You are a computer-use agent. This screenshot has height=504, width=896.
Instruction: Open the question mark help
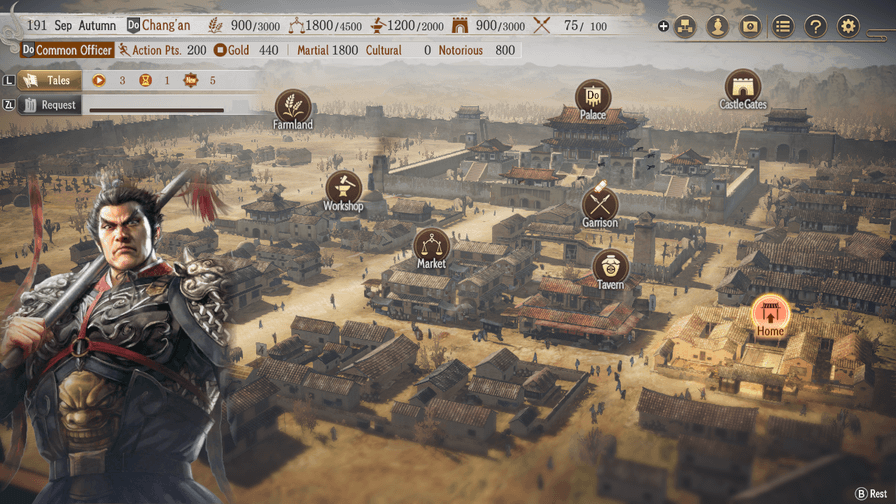(x=816, y=27)
